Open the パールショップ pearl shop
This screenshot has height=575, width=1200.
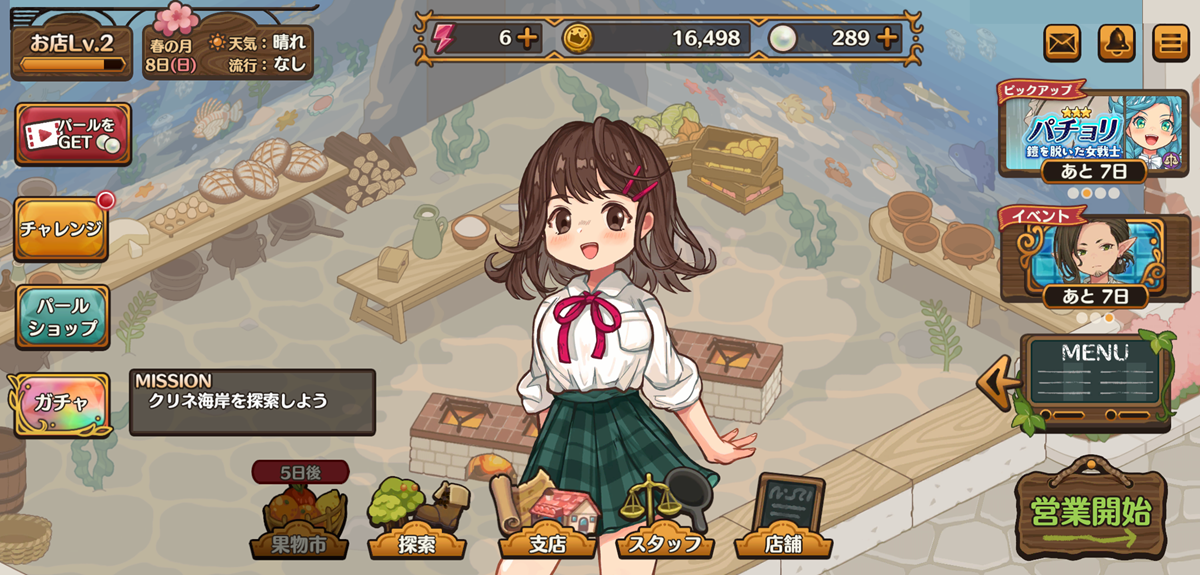pyautogui.click(x=62, y=316)
